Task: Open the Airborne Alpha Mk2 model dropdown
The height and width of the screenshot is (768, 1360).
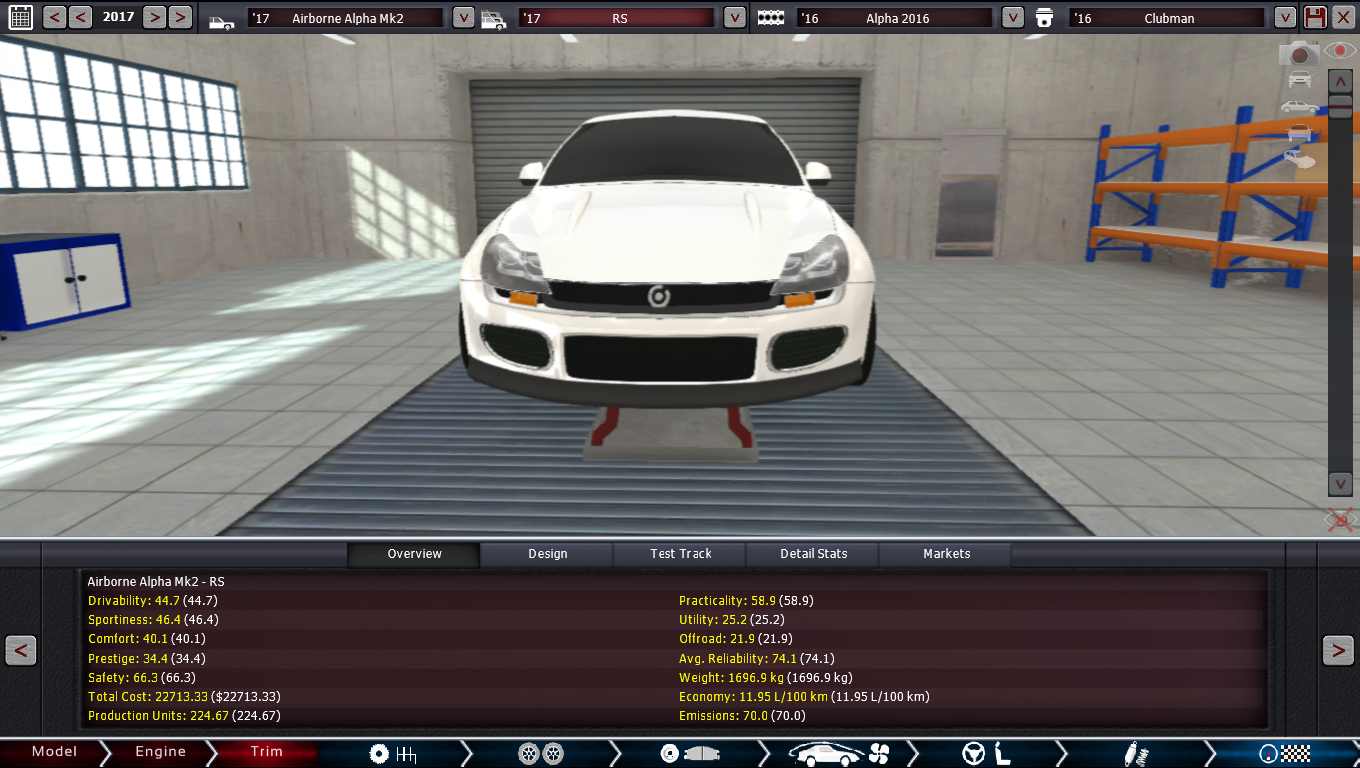Action: (463, 18)
